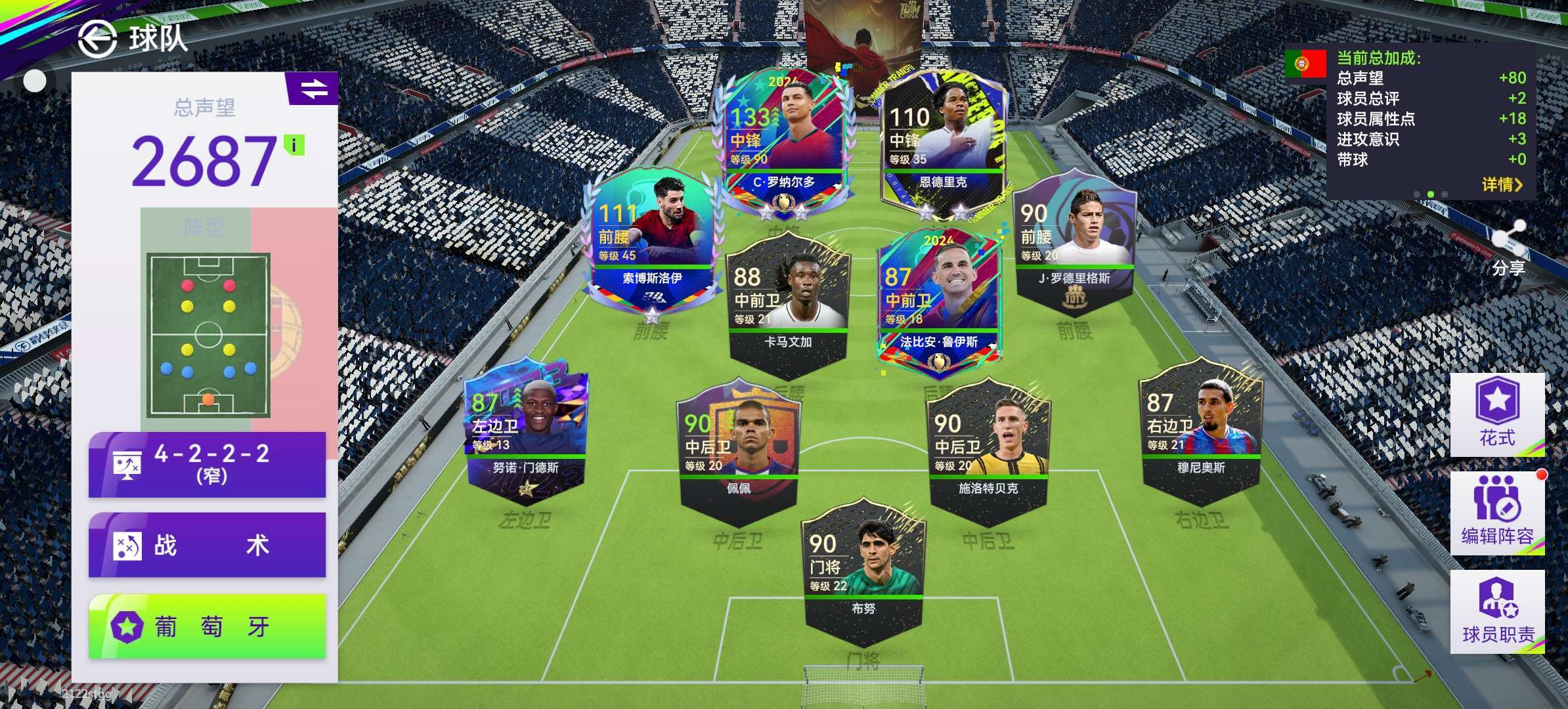1568x709 pixels.
Task: Select the 努诺·门德斯 left back card
Action: [x=527, y=431]
